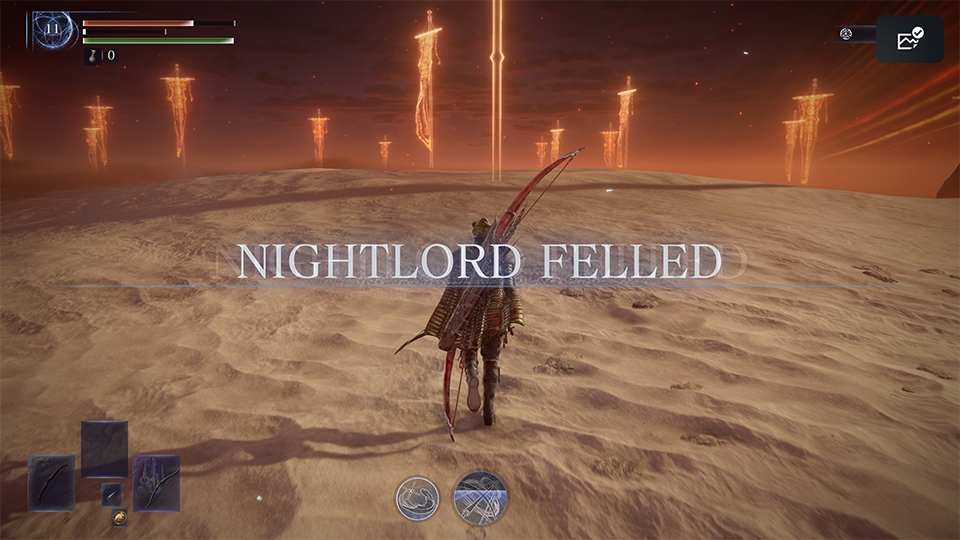Select the flask icon under the status bars
960x540 pixels.
tap(91, 56)
